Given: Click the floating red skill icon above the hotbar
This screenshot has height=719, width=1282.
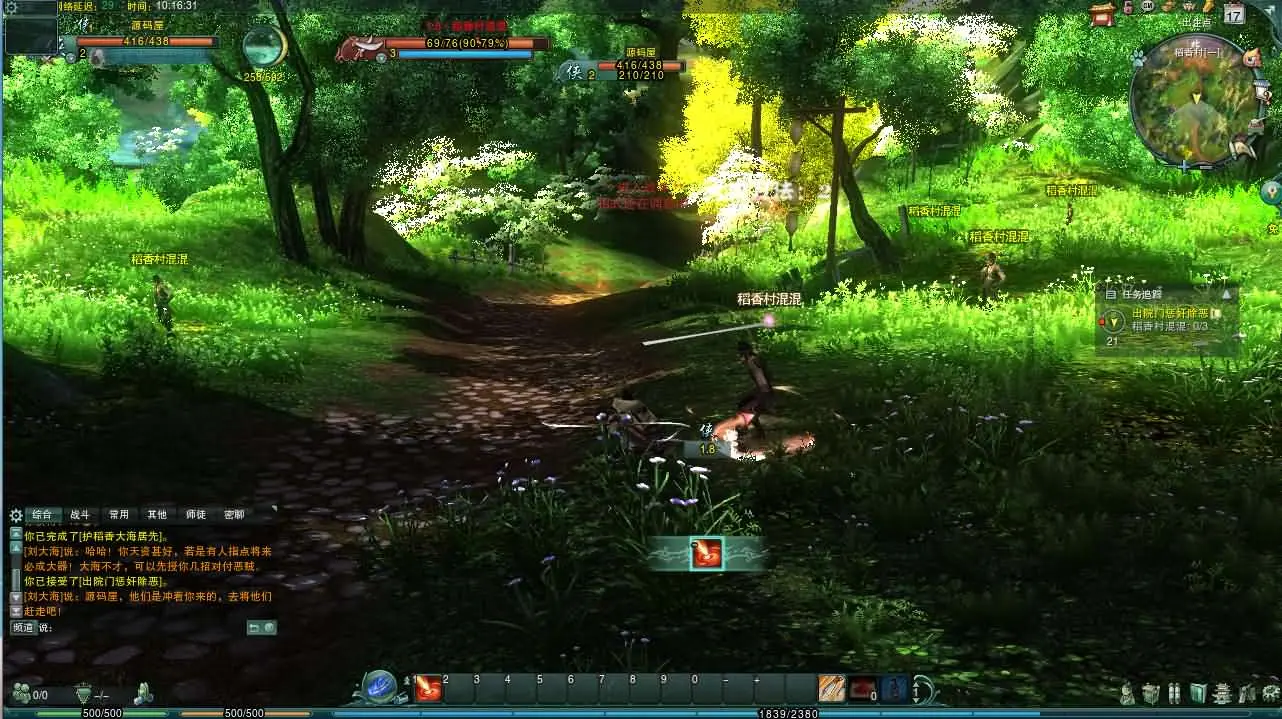Looking at the screenshot, I should pos(706,553).
